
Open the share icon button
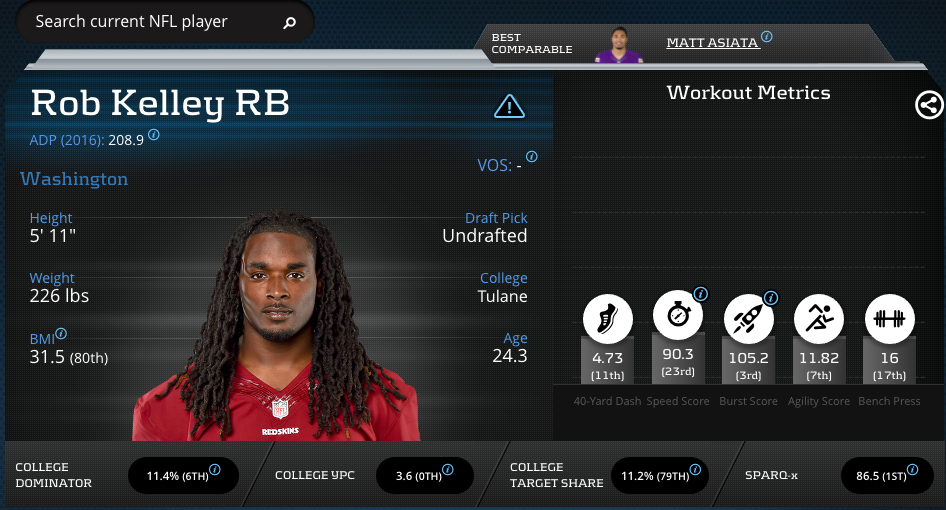(x=929, y=105)
